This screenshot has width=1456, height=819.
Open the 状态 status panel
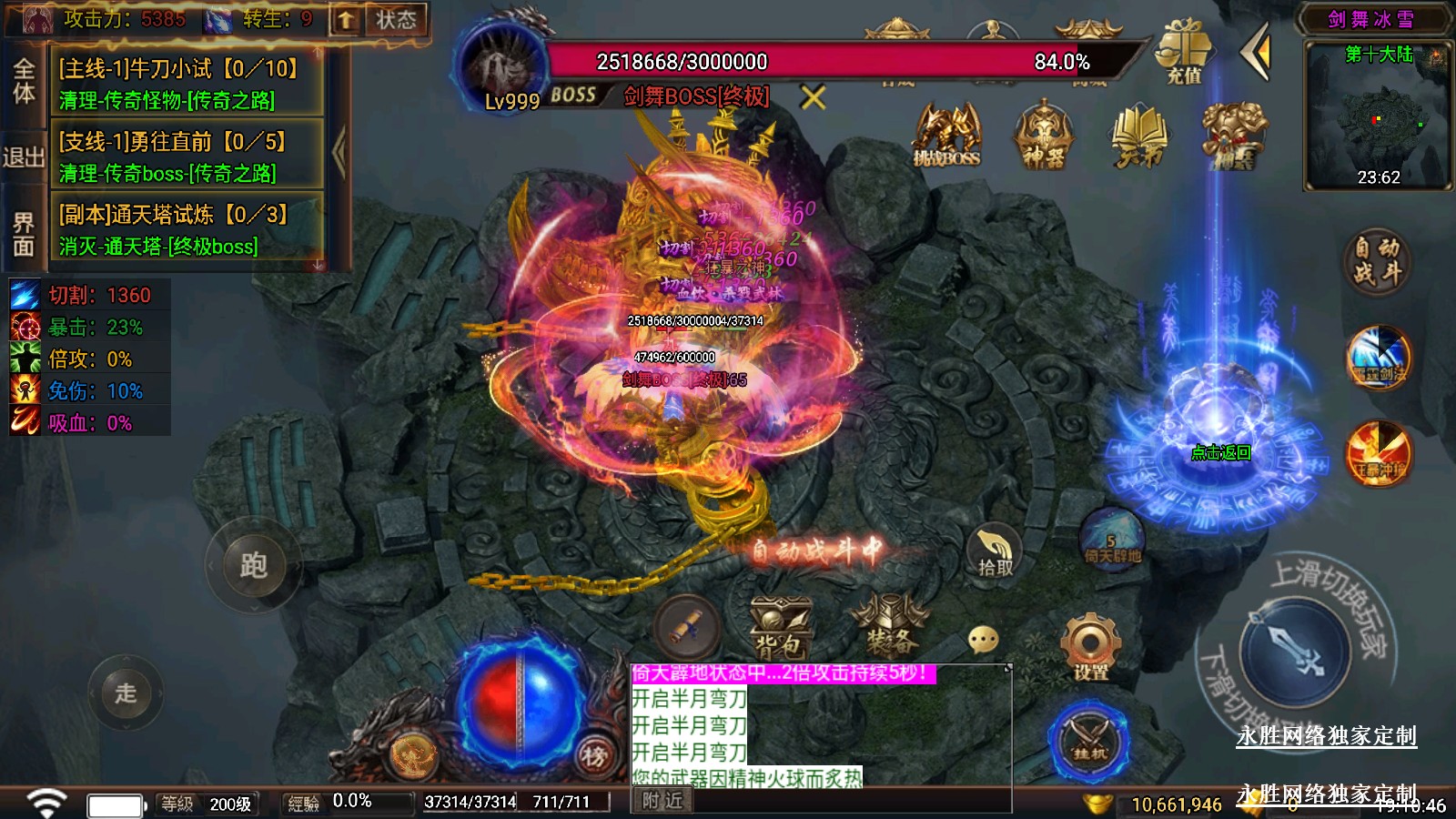click(396, 19)
